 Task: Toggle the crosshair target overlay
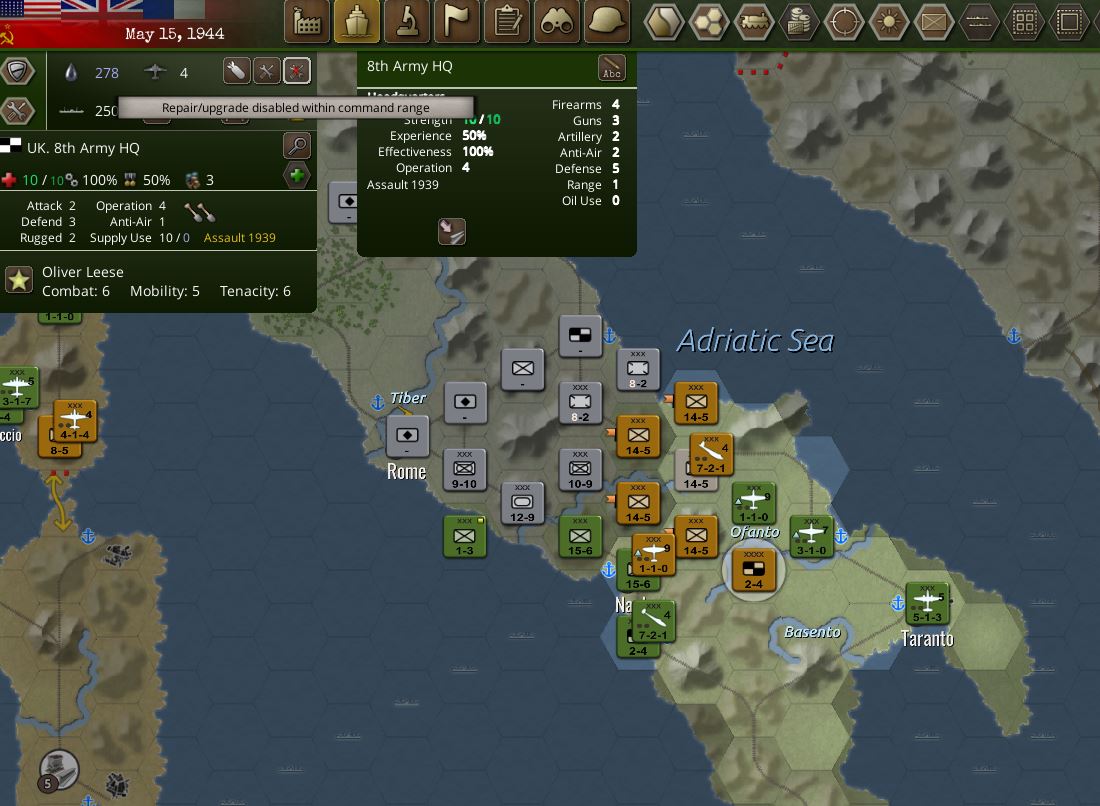click(x=845, y=20)
